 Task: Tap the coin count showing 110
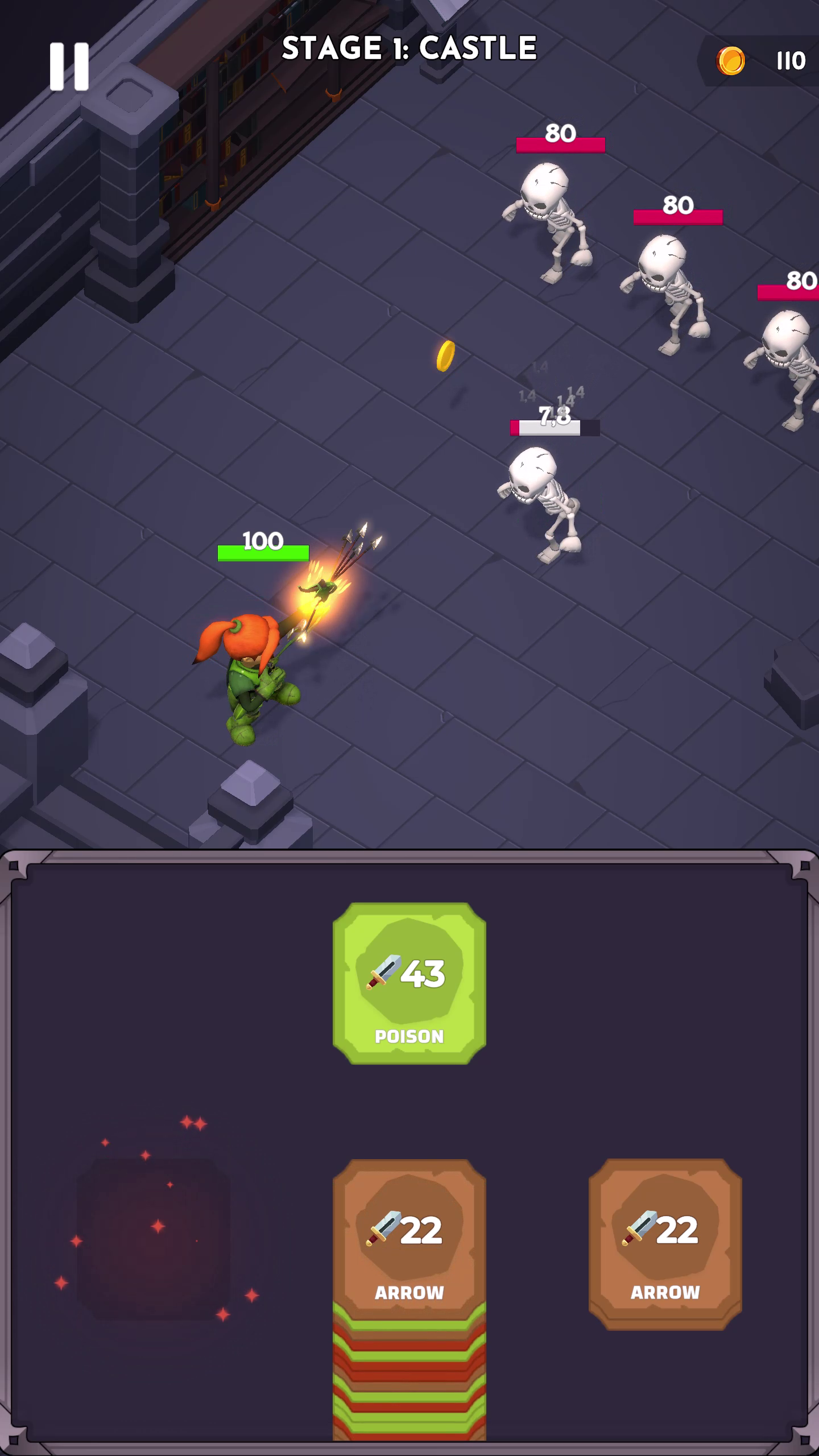tap(791, 59)
